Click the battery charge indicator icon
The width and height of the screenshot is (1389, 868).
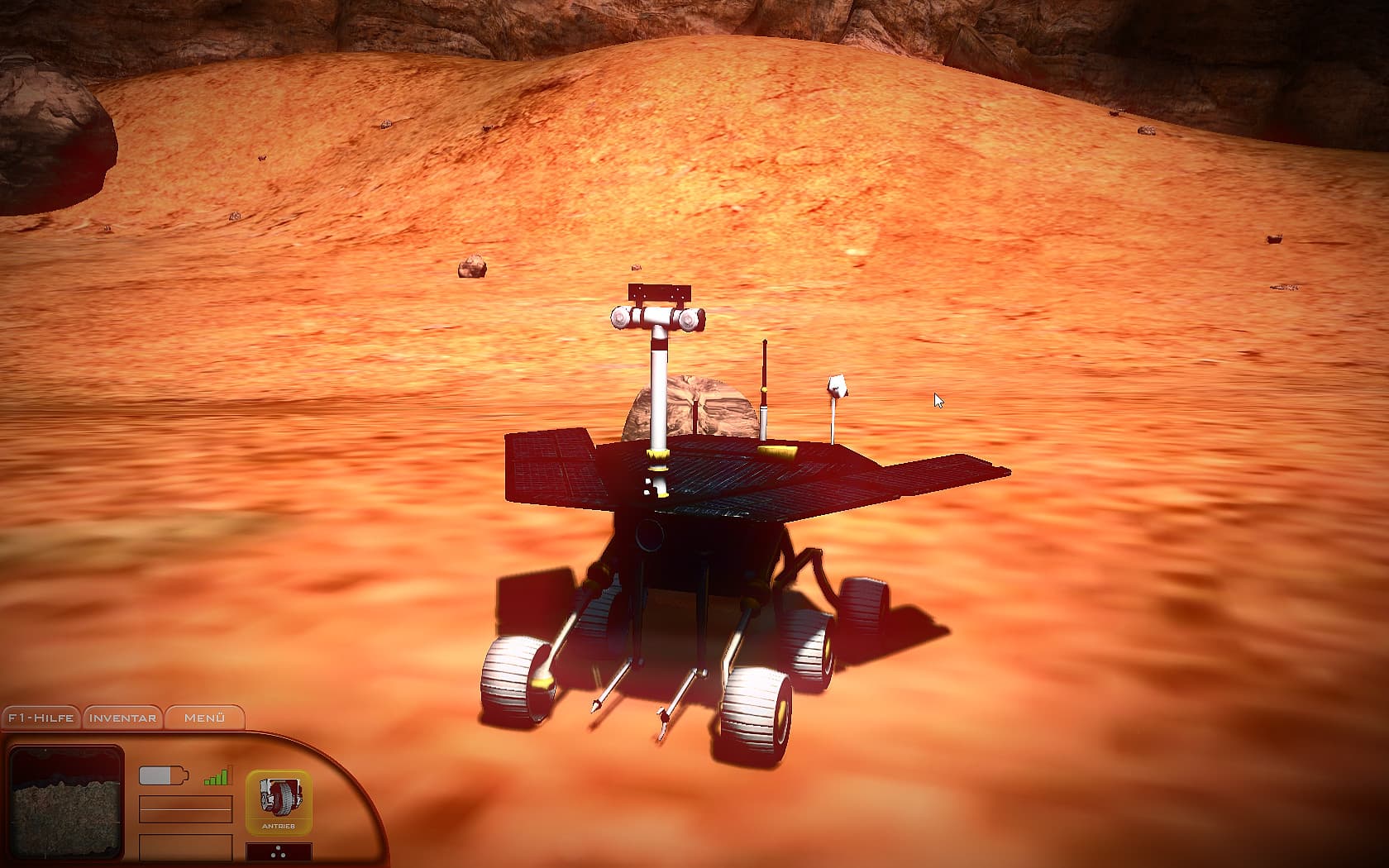tap(162, 774)
